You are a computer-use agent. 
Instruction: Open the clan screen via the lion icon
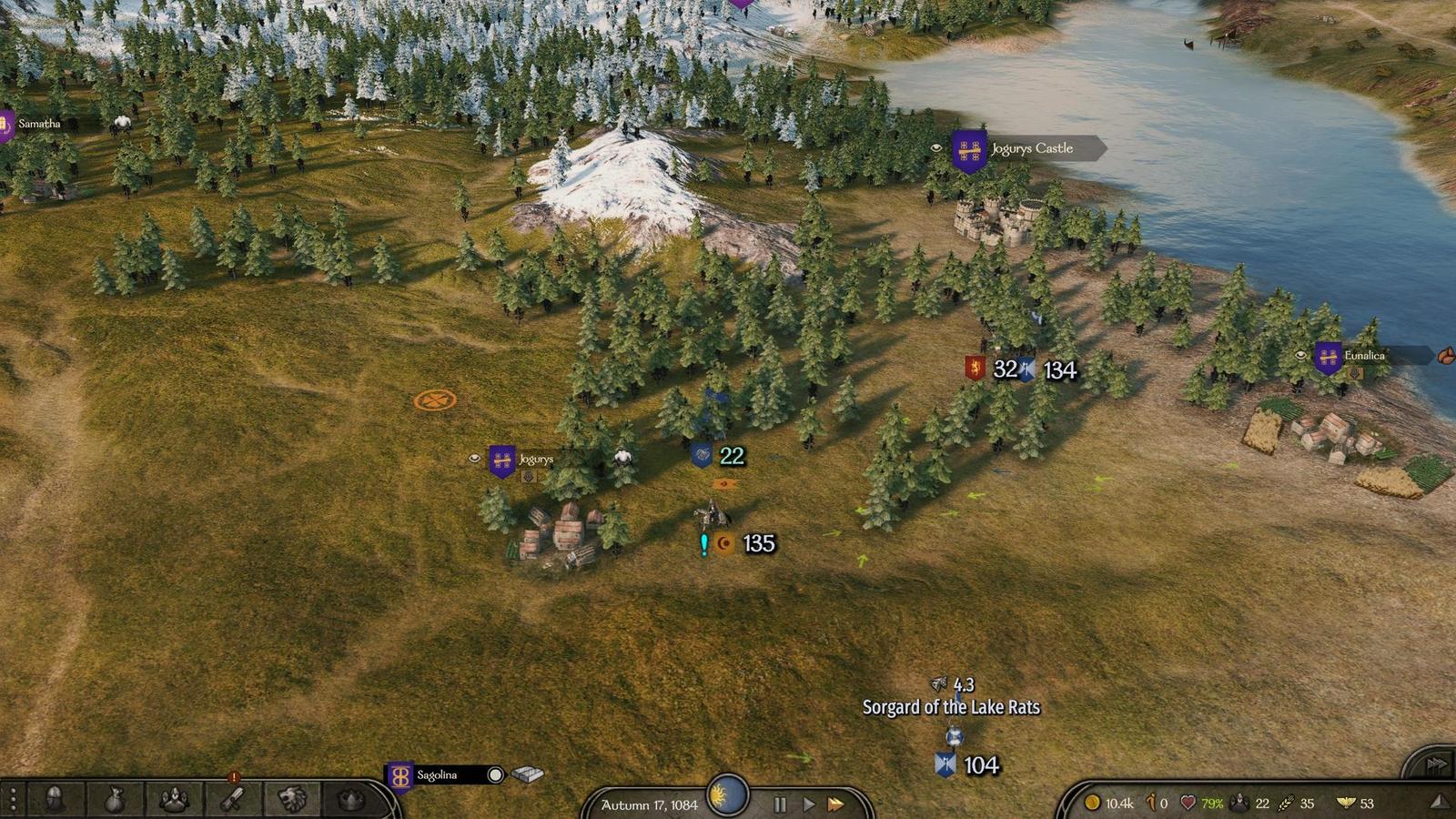click(292, 800)
